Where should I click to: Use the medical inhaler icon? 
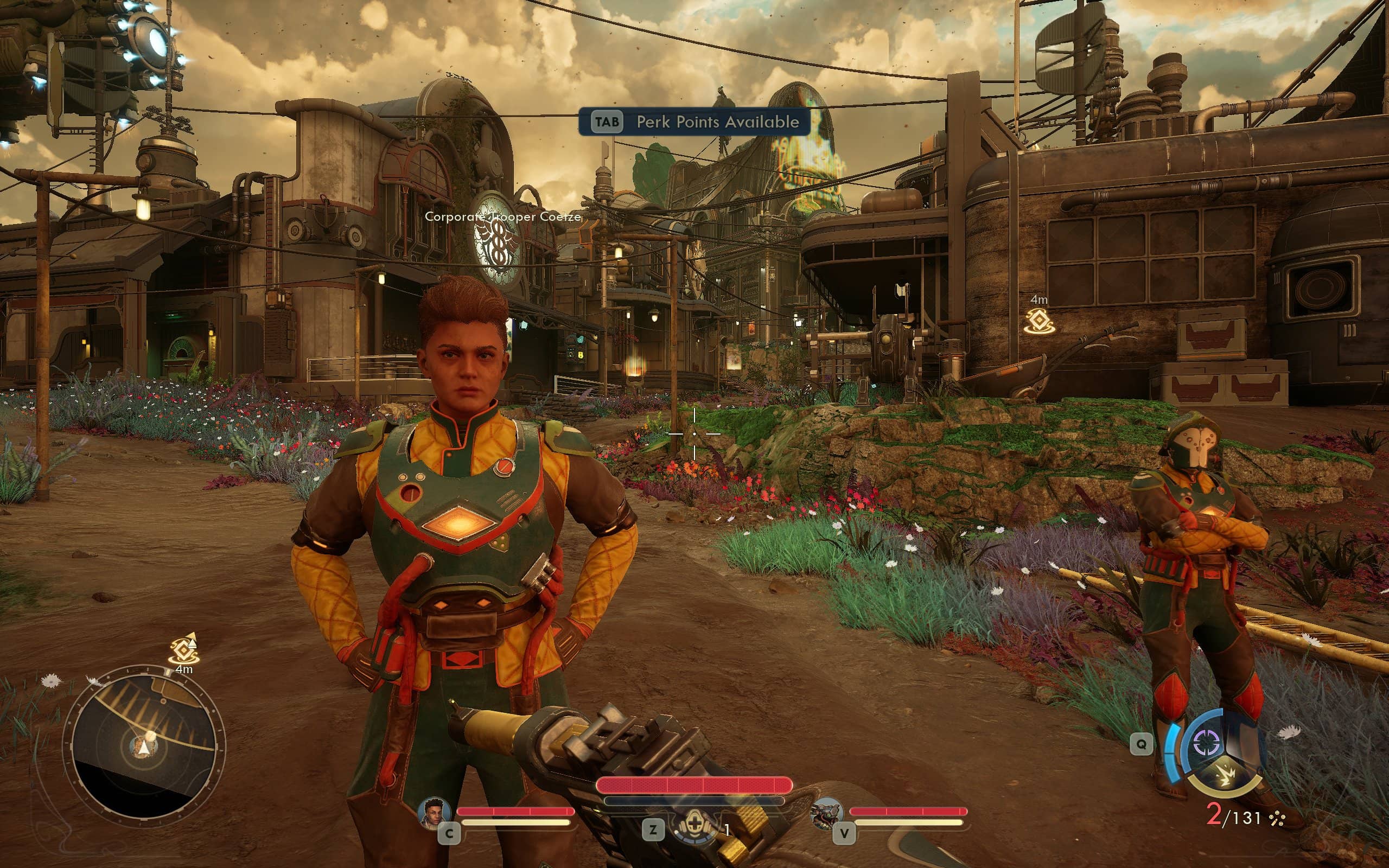[x=694, y=827]
